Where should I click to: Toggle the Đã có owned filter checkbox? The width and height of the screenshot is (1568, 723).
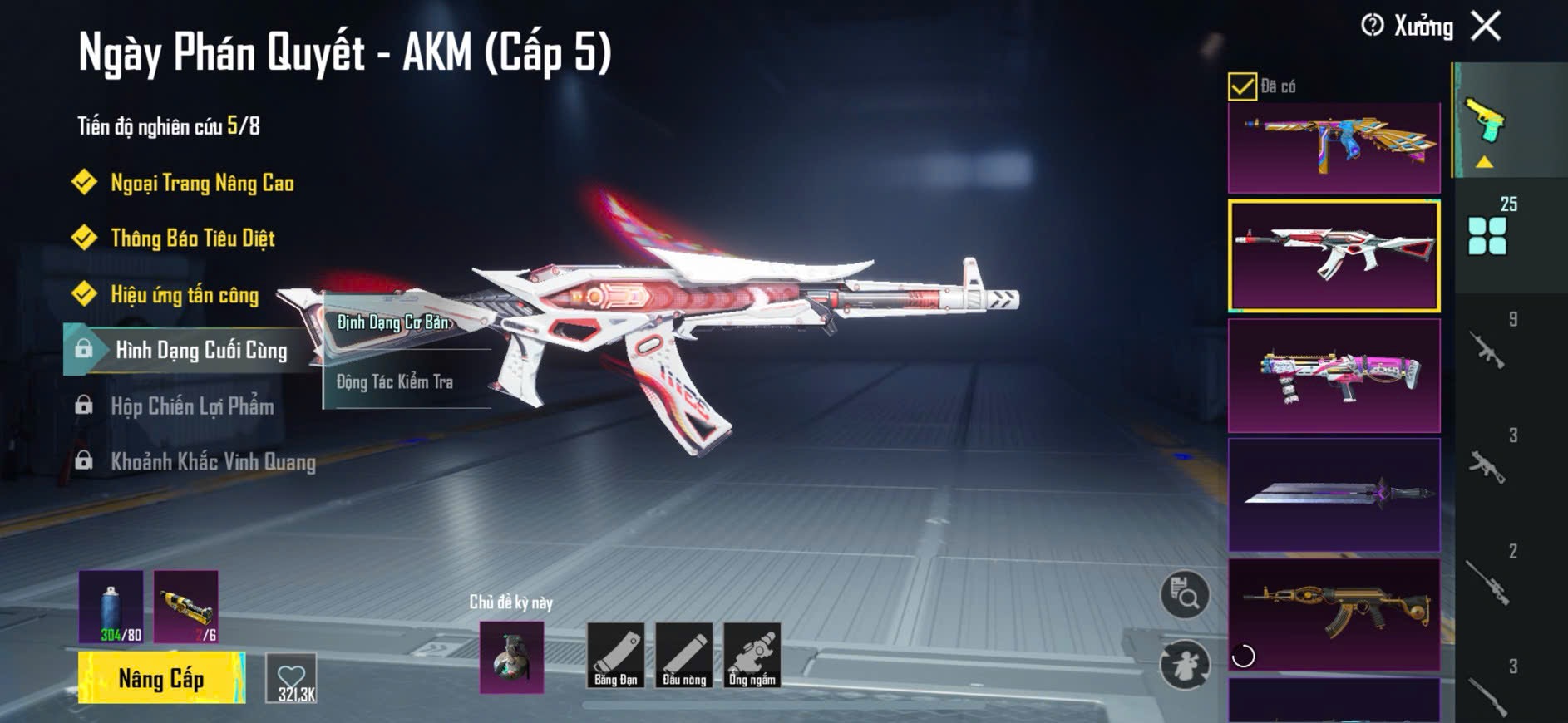click(1242, 86)
